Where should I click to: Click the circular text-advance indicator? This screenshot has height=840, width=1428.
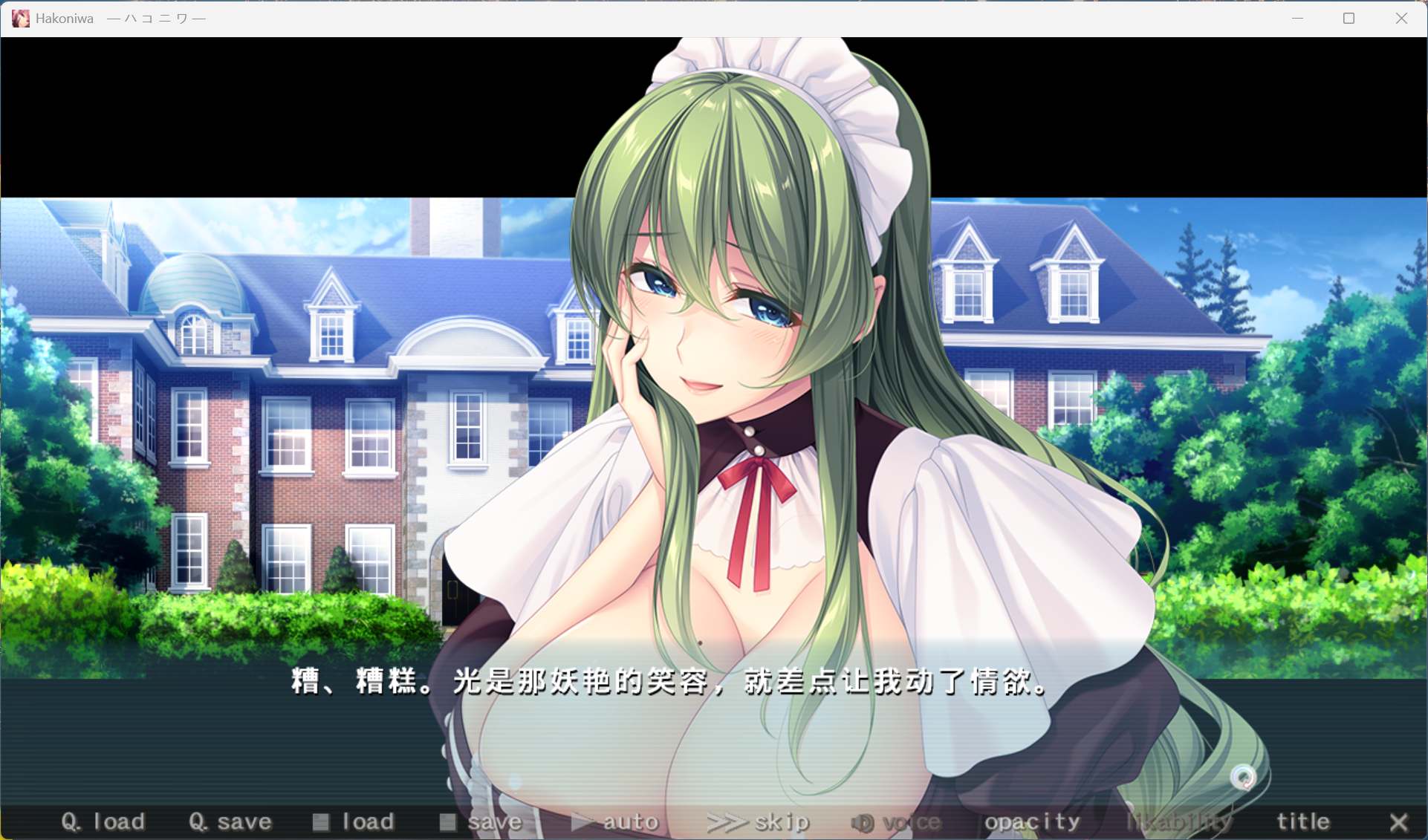(x=1245, y=778)
